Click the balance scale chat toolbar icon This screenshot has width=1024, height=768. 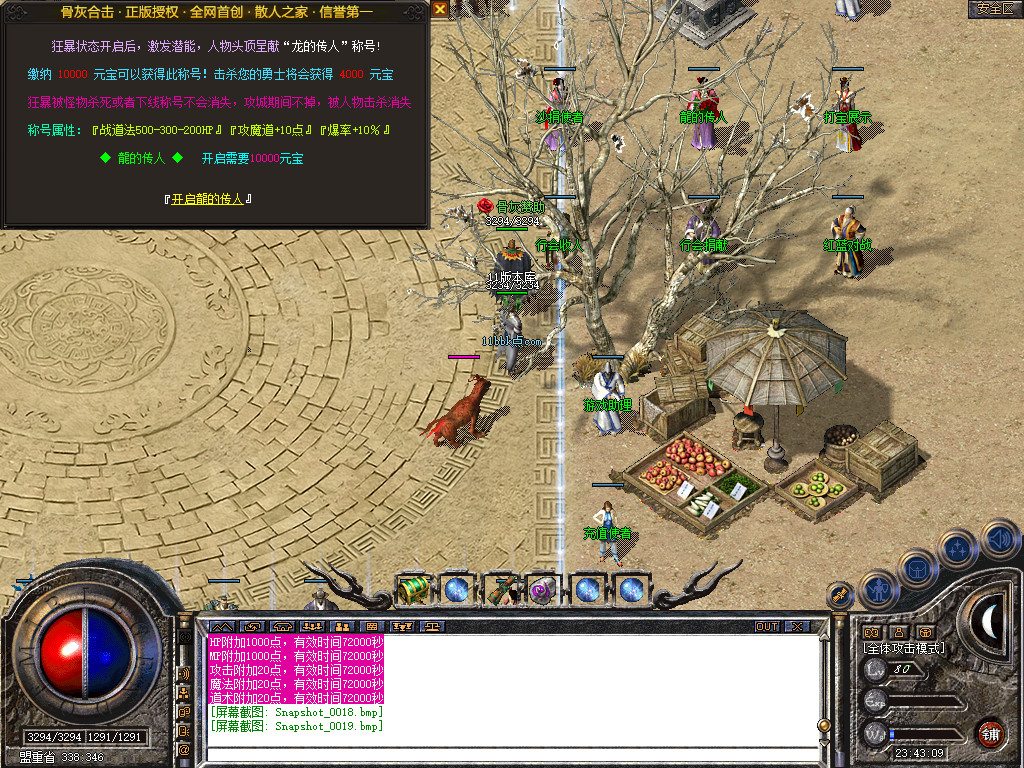[x=433, y=627]
